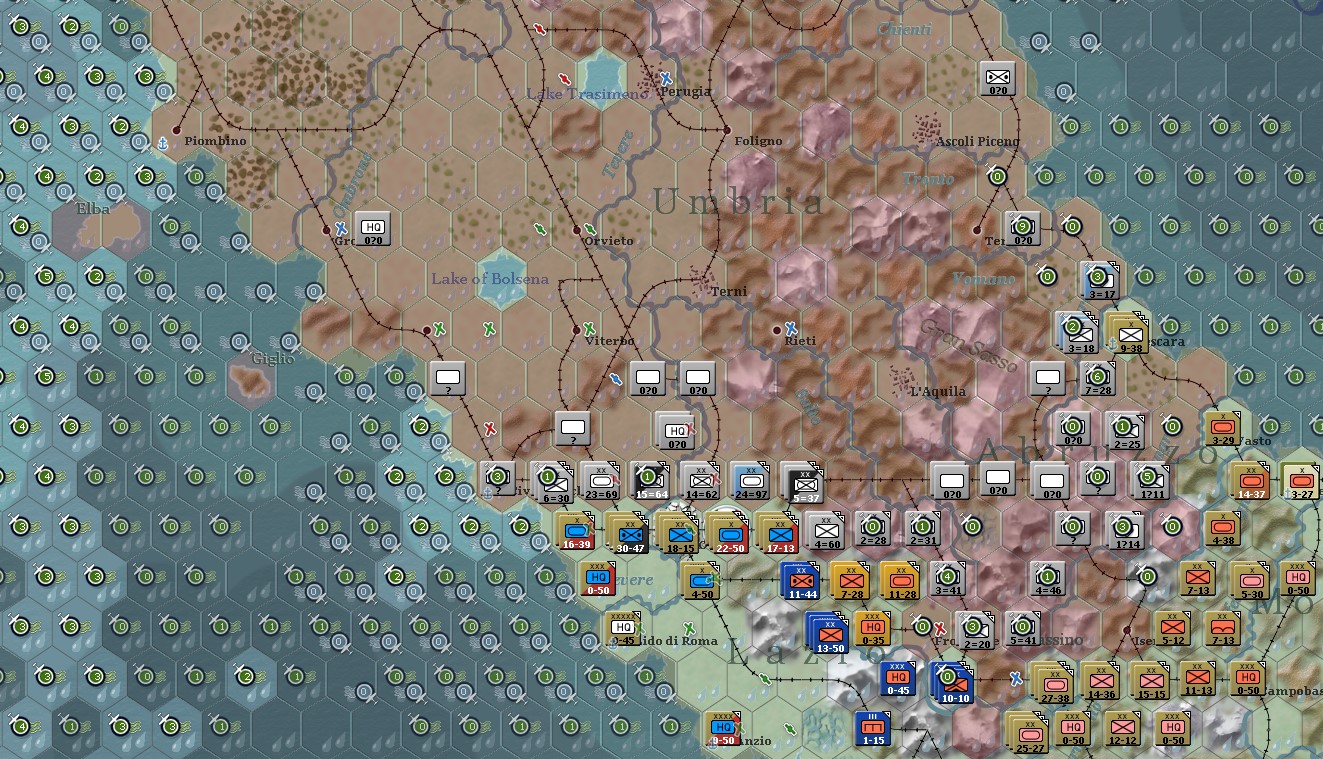Select the 2=25 air unit near L'Aquila
Screen dimensions: 1323x759
pos(1124,431)
